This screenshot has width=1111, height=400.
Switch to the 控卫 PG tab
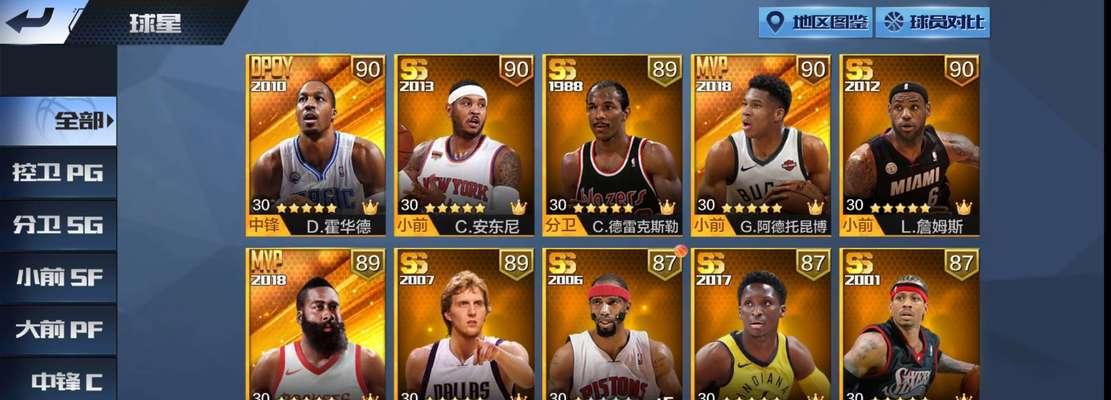coord(58,173)
